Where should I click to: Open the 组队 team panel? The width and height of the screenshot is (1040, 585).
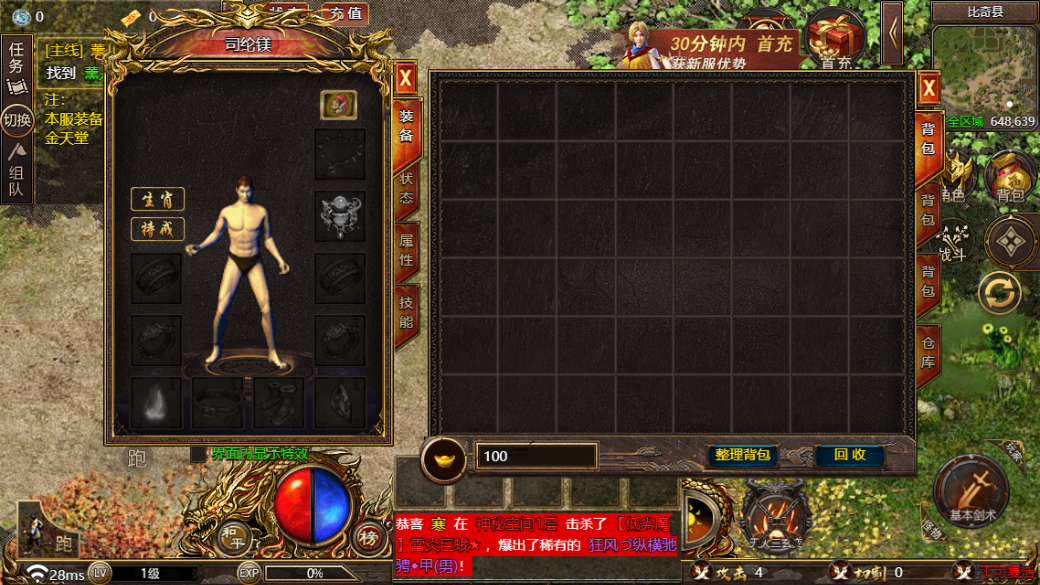(x=16, y=176)
